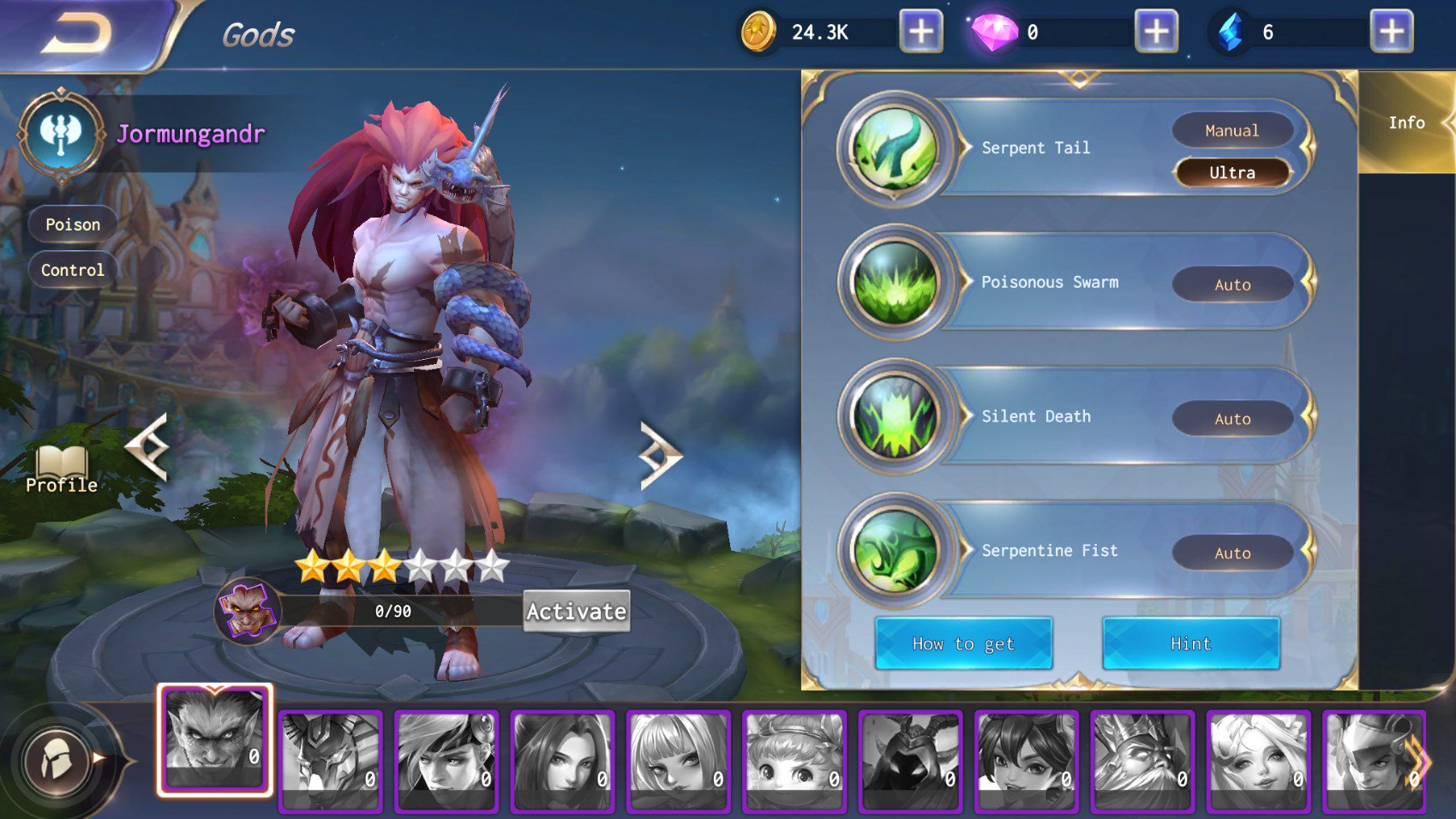Set Serpent Tail to Ultra
The height and width of the screenshot is (819, 1456).
coord(1231,173)
